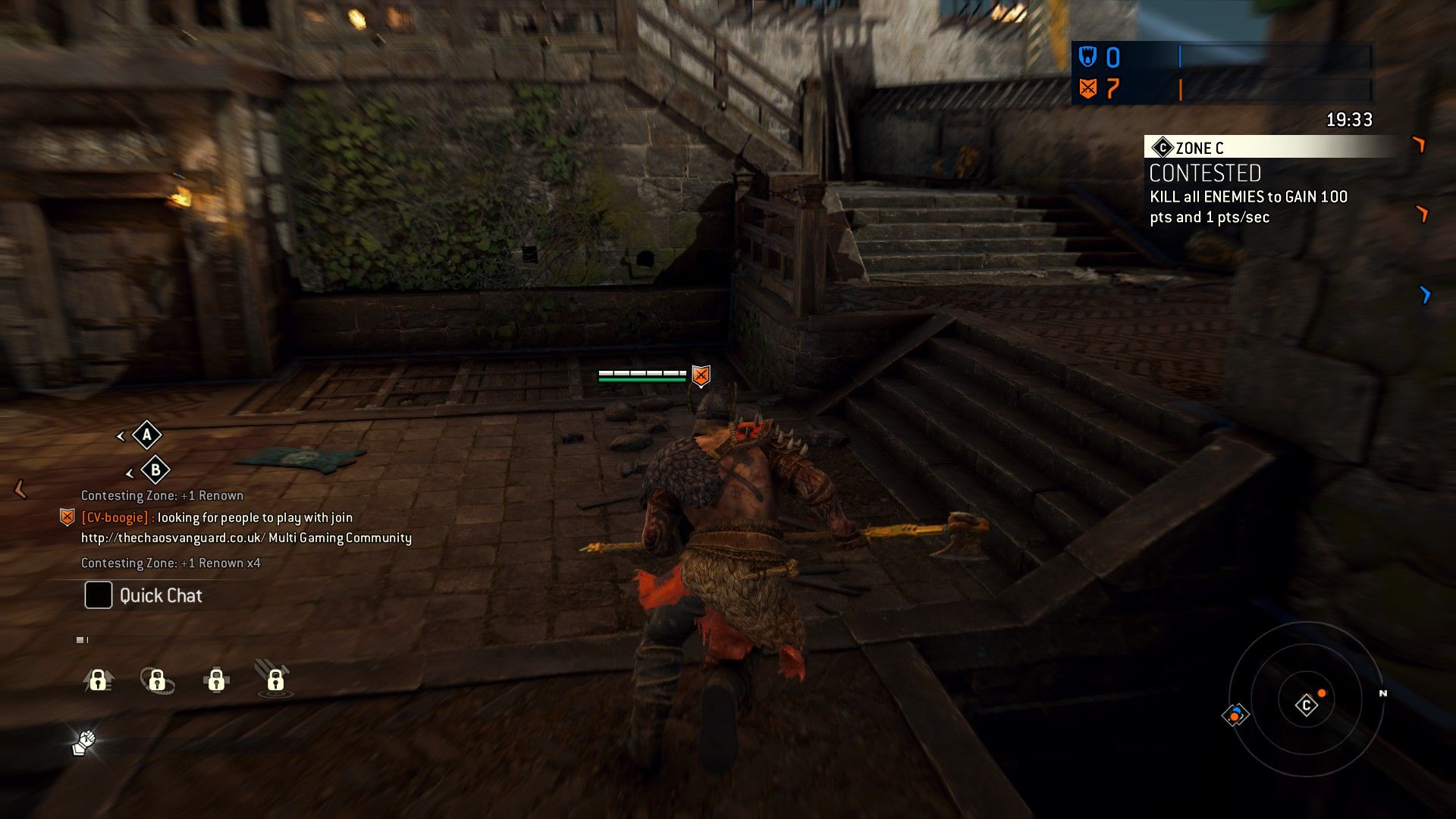This screenshot has height=819, width=1456.
Task: Select the locked speed-arrows feat icon
Action: pos(98,679)
